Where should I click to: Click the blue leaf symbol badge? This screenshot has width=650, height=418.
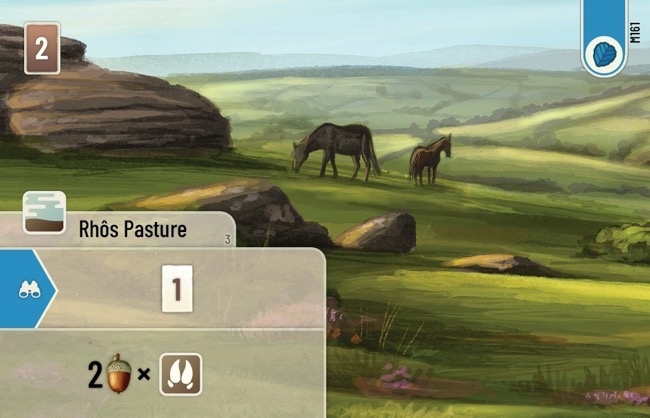[604, 52]
